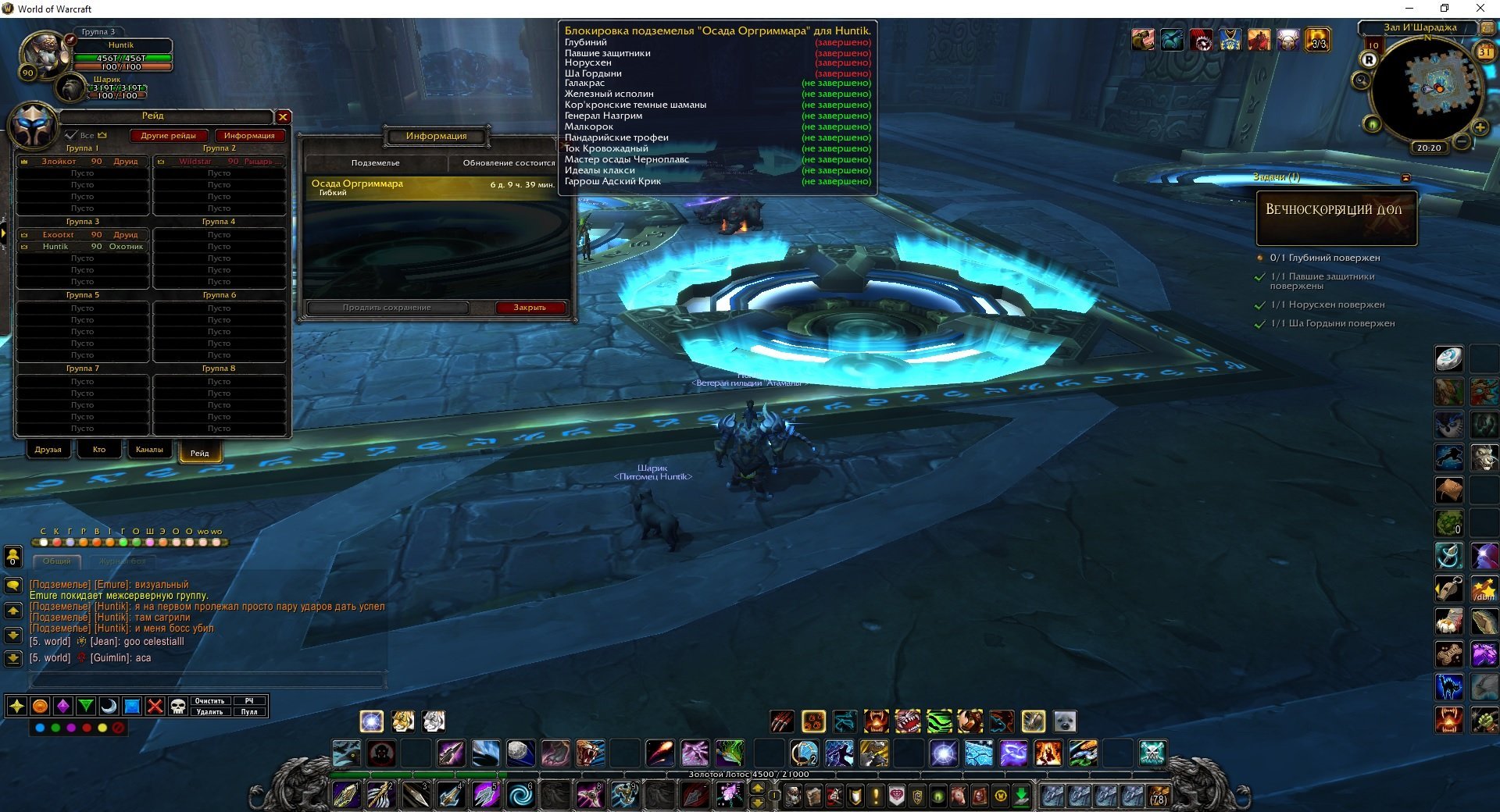
Task: Click the Пулл timer button
Action: [249, 712]
